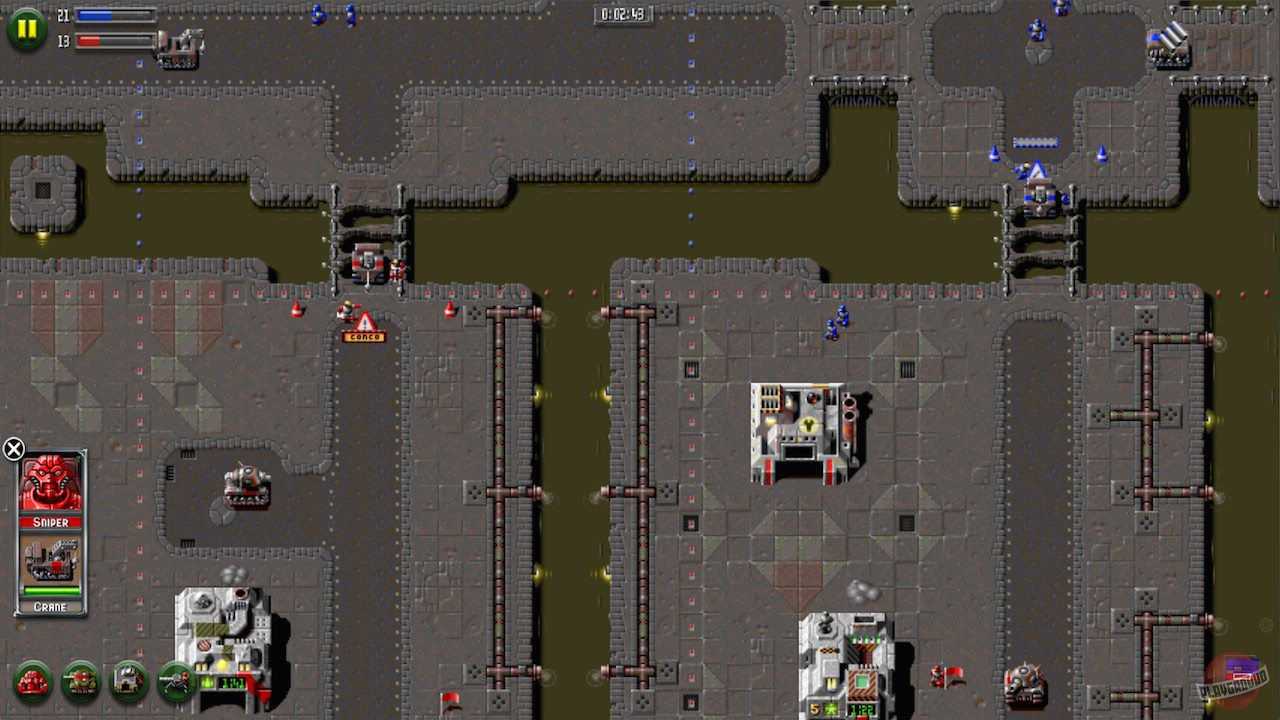Close the Sniper info panel
This screenshot has width=1280, height=720.
(x=14, y=449)
